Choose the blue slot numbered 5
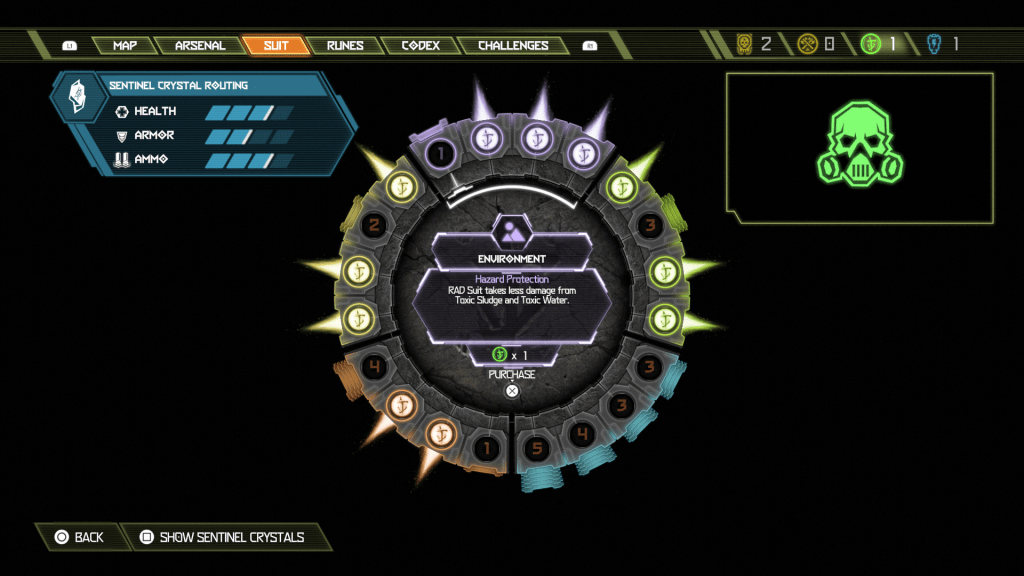Viewport: 1024px width, 576px height. coord(537,448)
